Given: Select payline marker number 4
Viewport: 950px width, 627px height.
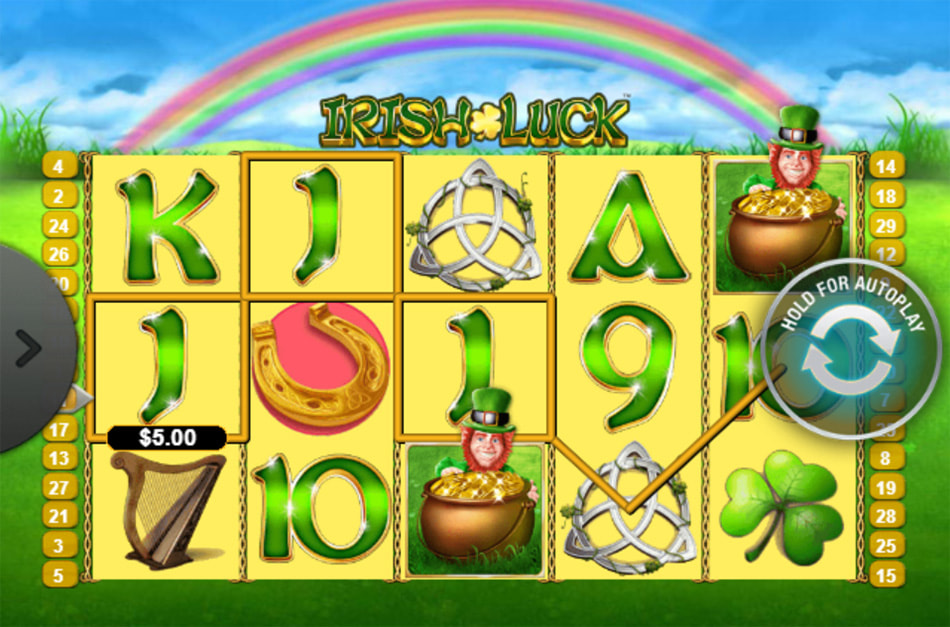Looking at the screenshot, I should [x=59, y=166].
